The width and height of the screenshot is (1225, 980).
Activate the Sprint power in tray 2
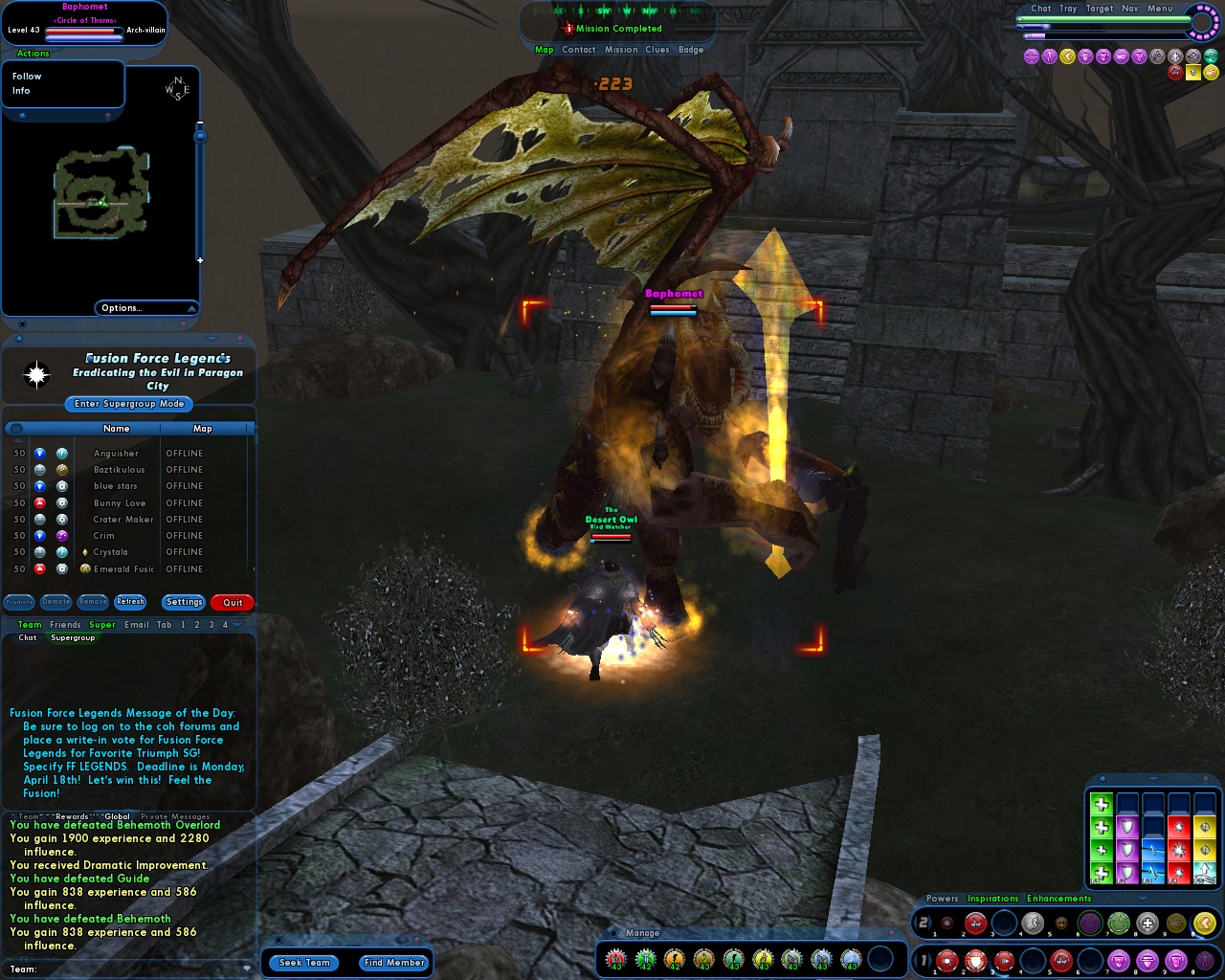coord(1032,923)
